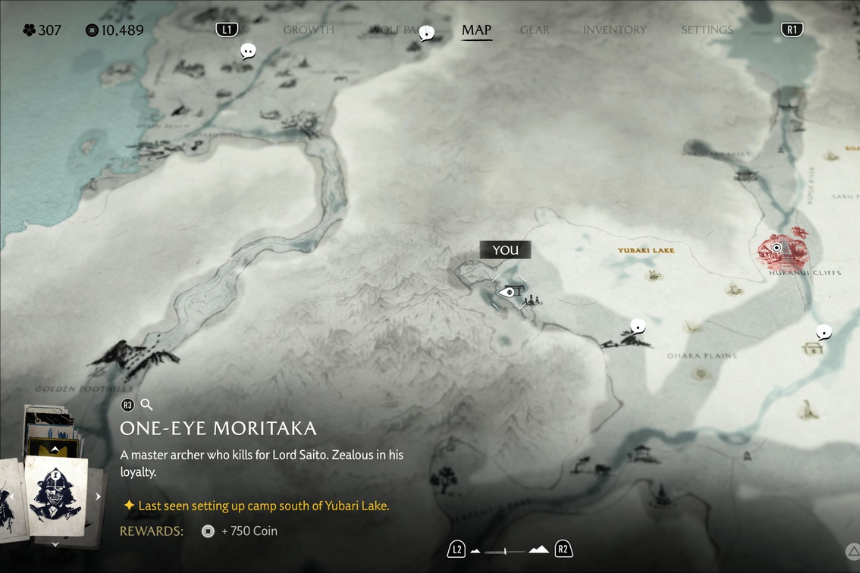Click the magnifying glass focus icon
This screenshot has width=860, height=573.
click(146, 405)
